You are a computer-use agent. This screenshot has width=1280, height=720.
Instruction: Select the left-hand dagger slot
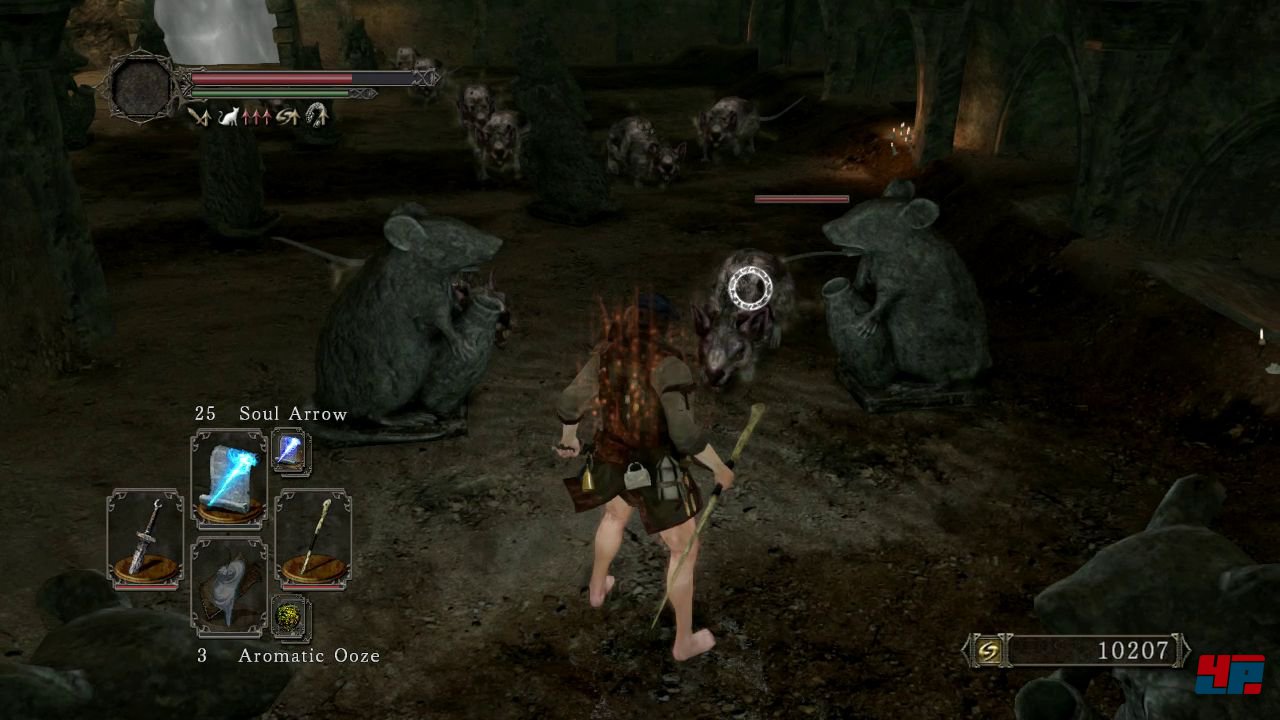click(145, 539)
